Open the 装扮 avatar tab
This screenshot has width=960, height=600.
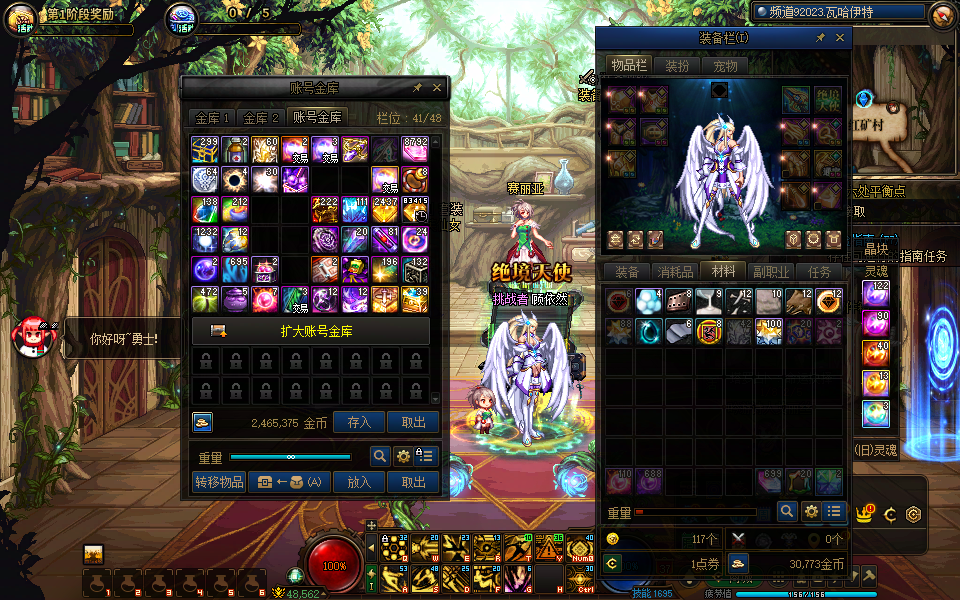click(x=677, y=66)
